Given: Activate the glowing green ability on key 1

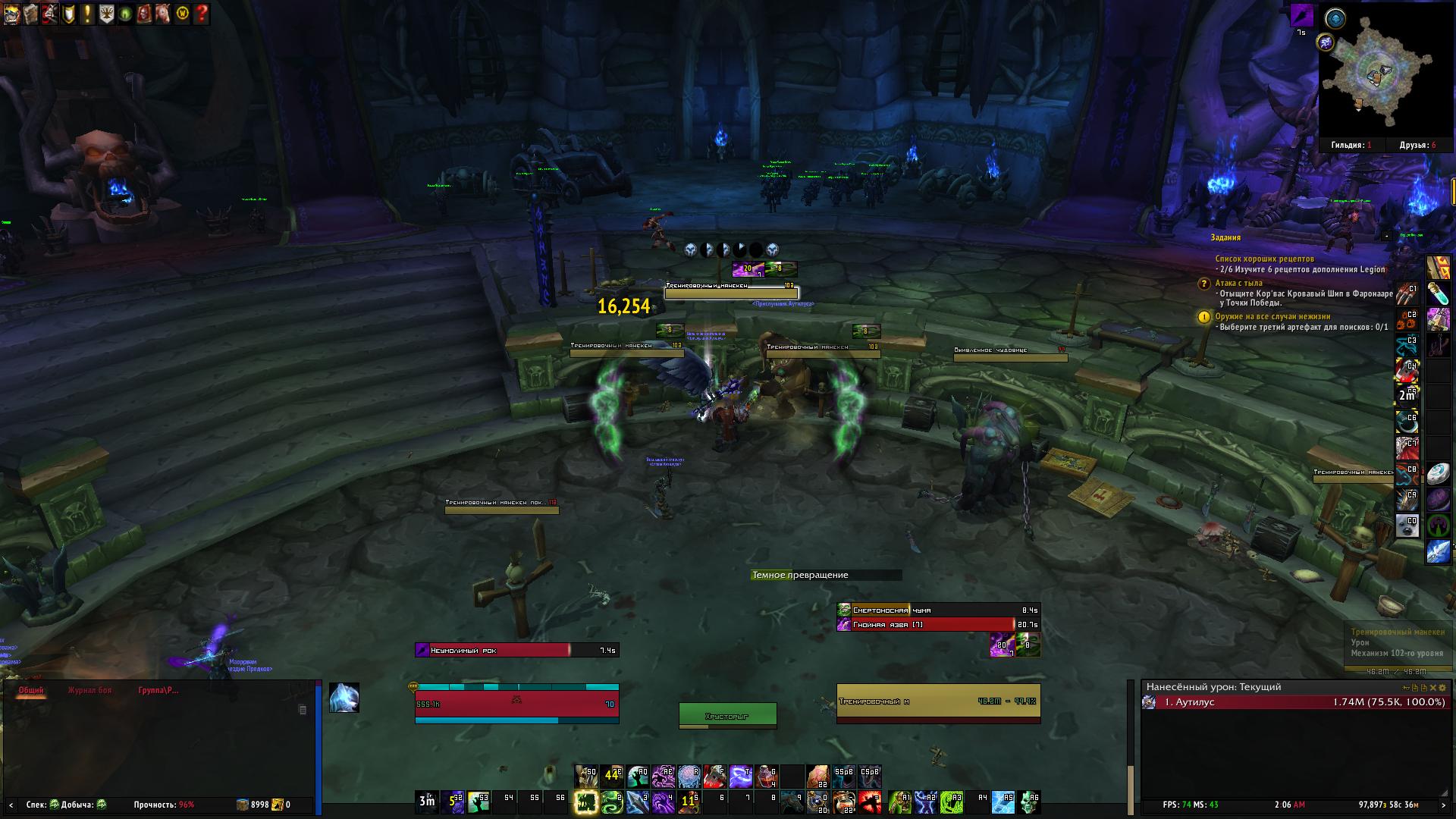Looking at the screenshot, I should [x=585, y=802].
